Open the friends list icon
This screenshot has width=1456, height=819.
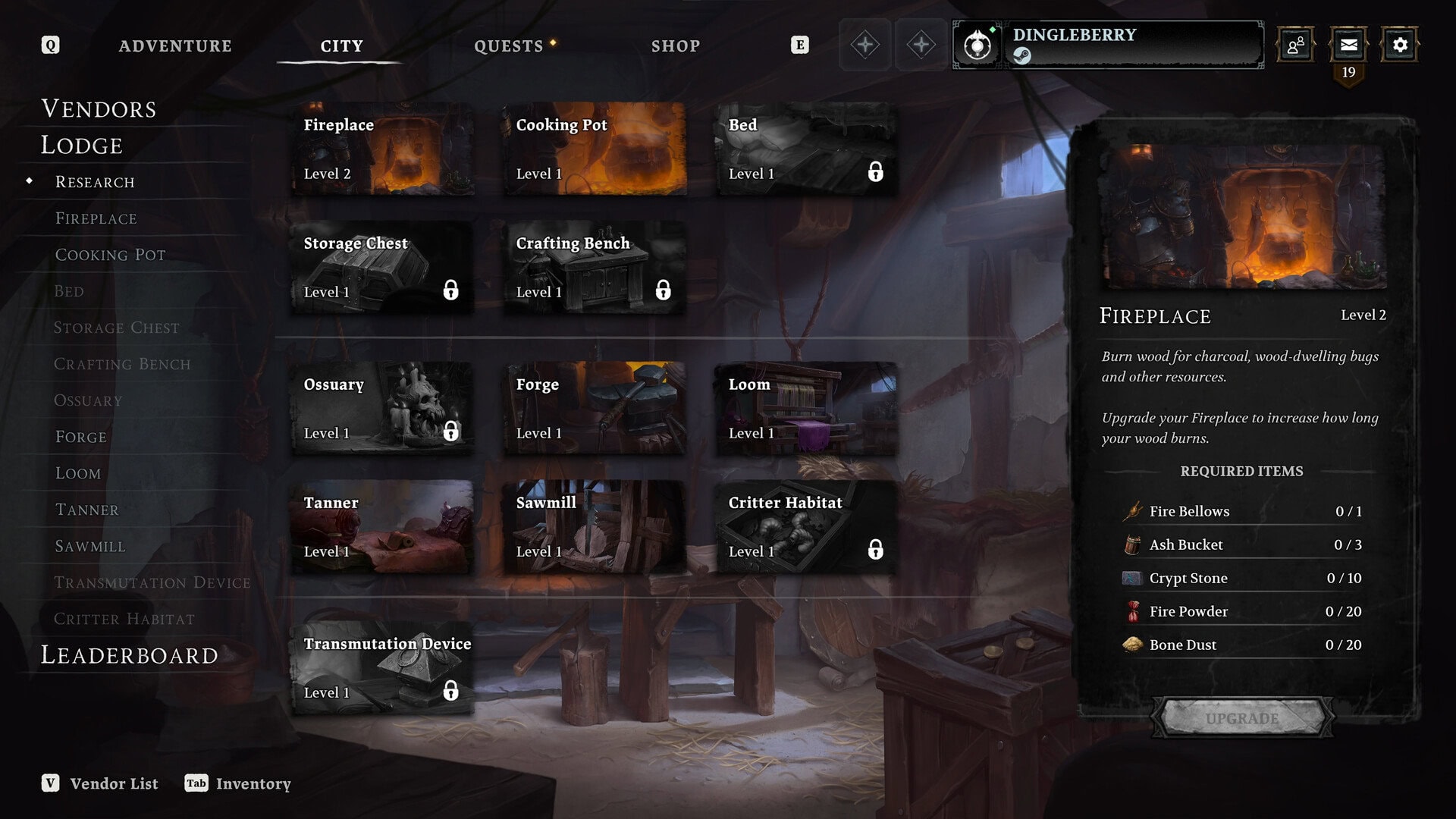(1296, 45)
